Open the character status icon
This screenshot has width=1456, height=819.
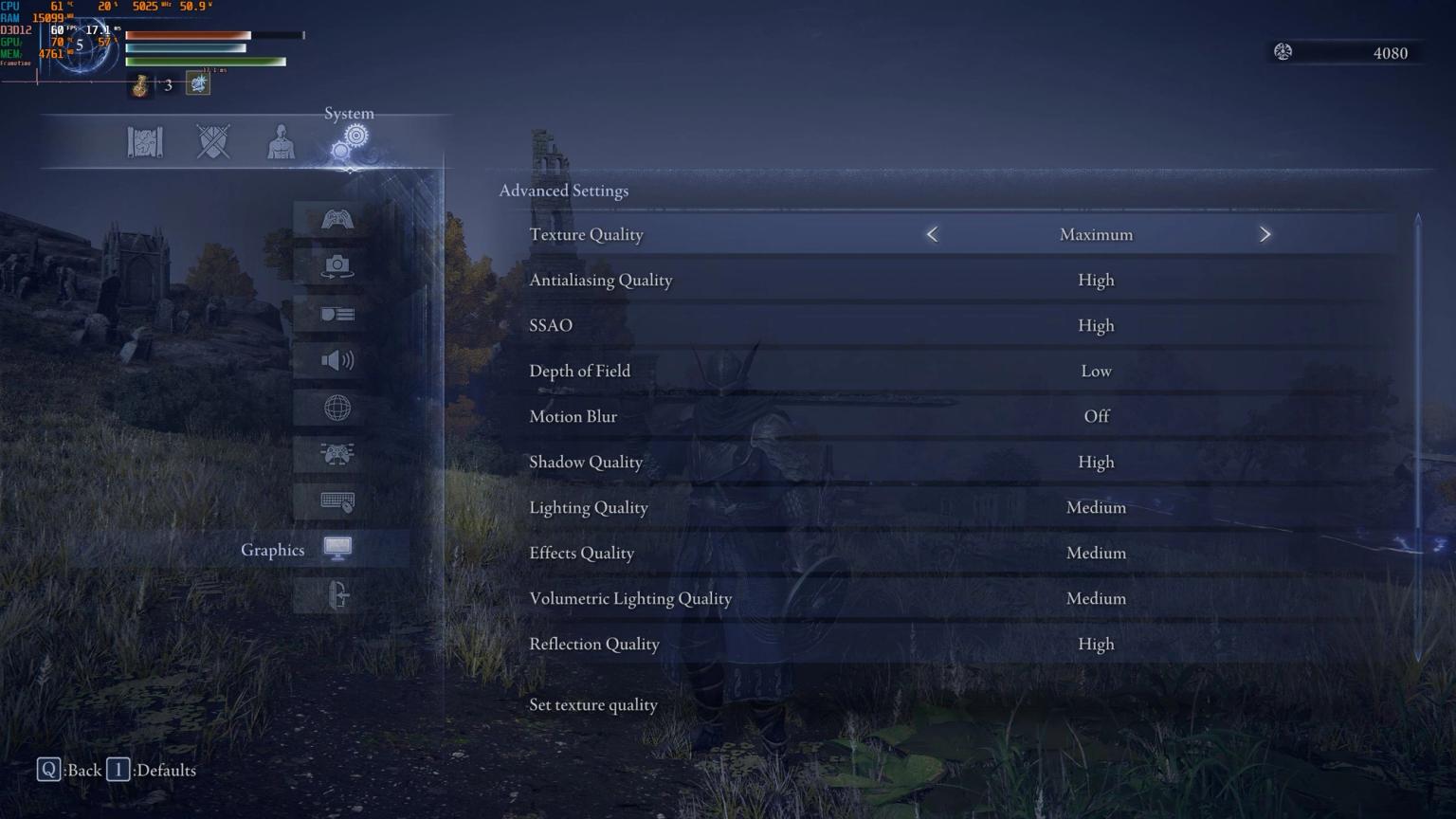tap(280, 140)
